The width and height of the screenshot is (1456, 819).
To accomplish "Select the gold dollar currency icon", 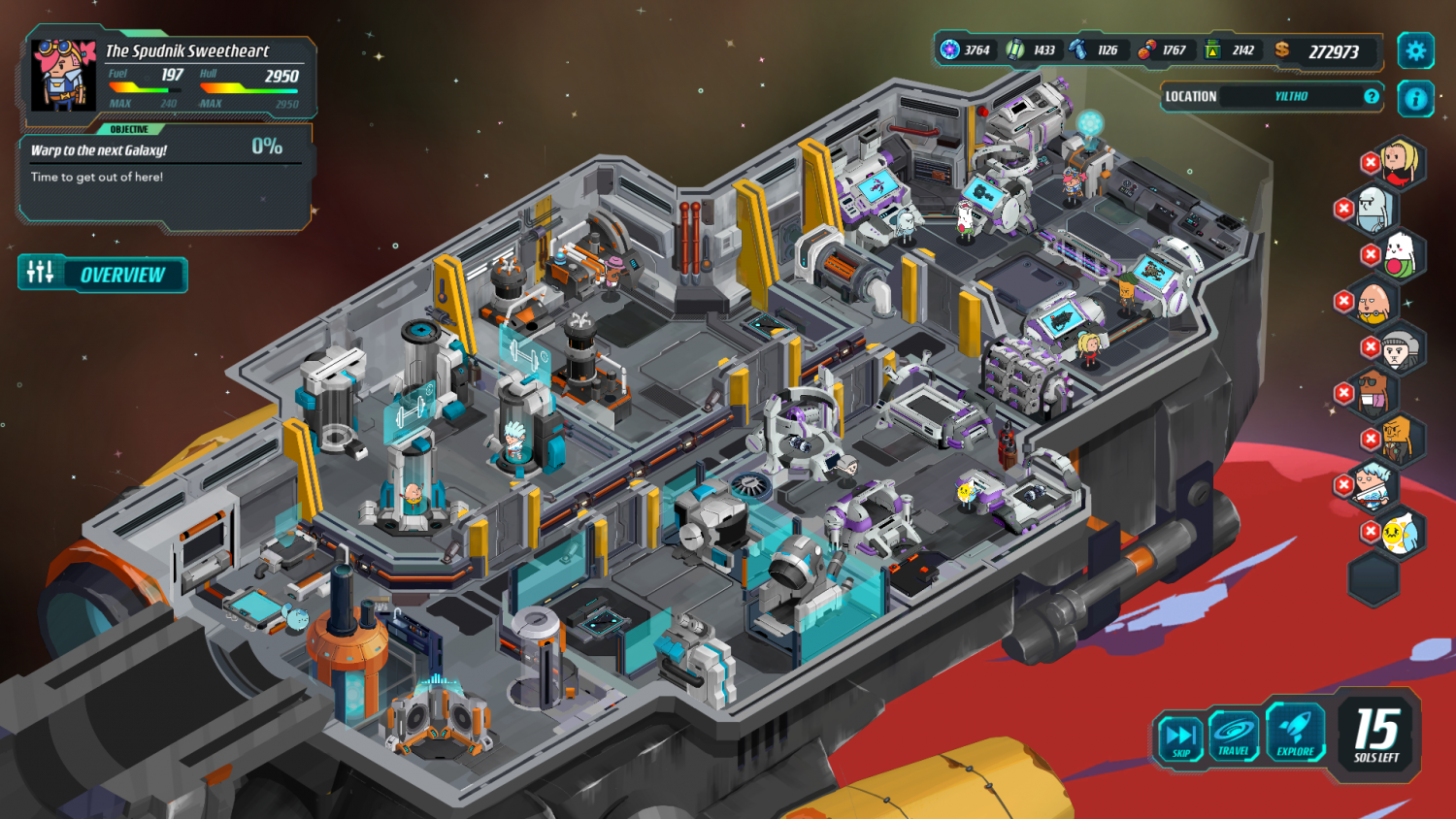I will (x=1281, y=49).
